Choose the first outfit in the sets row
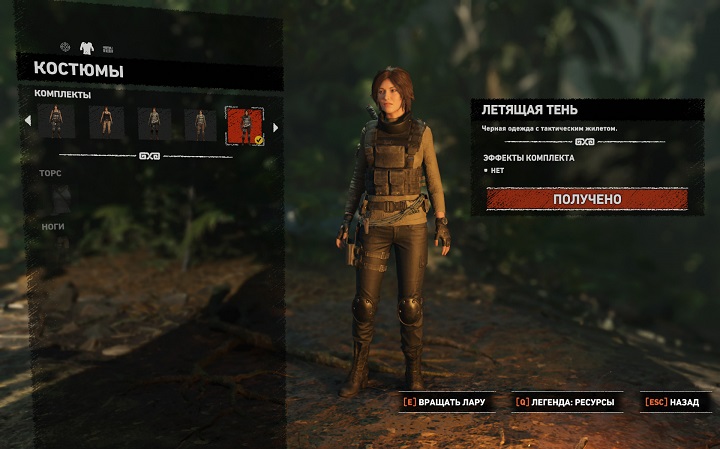This screenshot has height=449, width=720. pyautogui.click(x=56, y=123)
